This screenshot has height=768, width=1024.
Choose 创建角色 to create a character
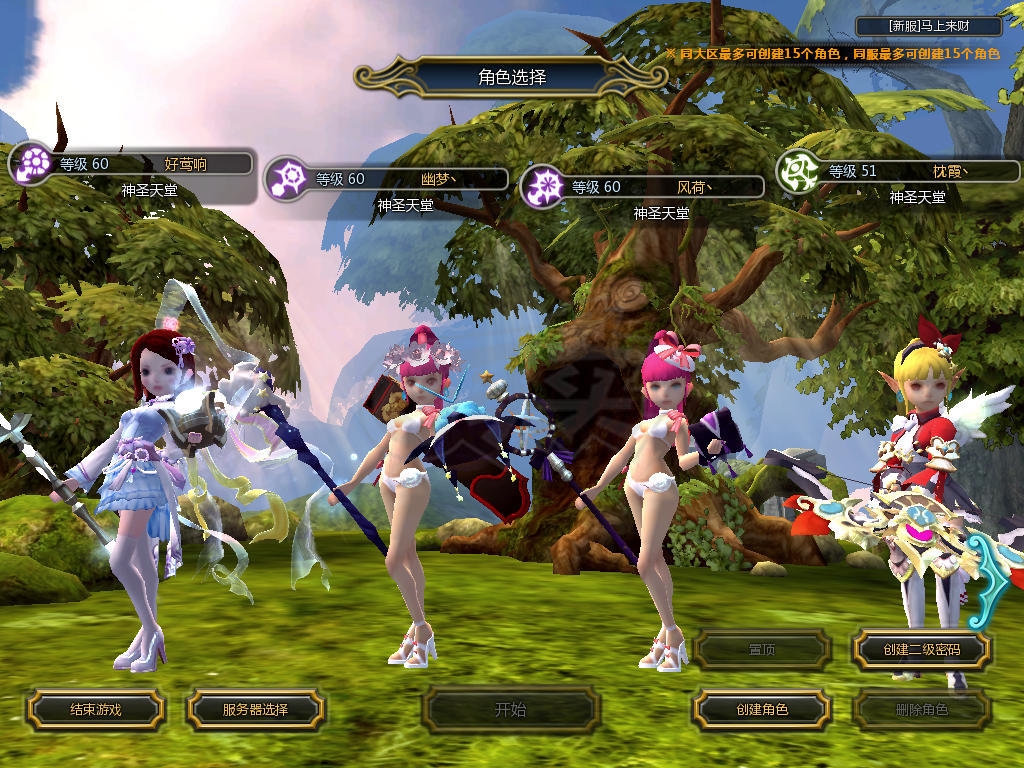(x=762, y=710)
